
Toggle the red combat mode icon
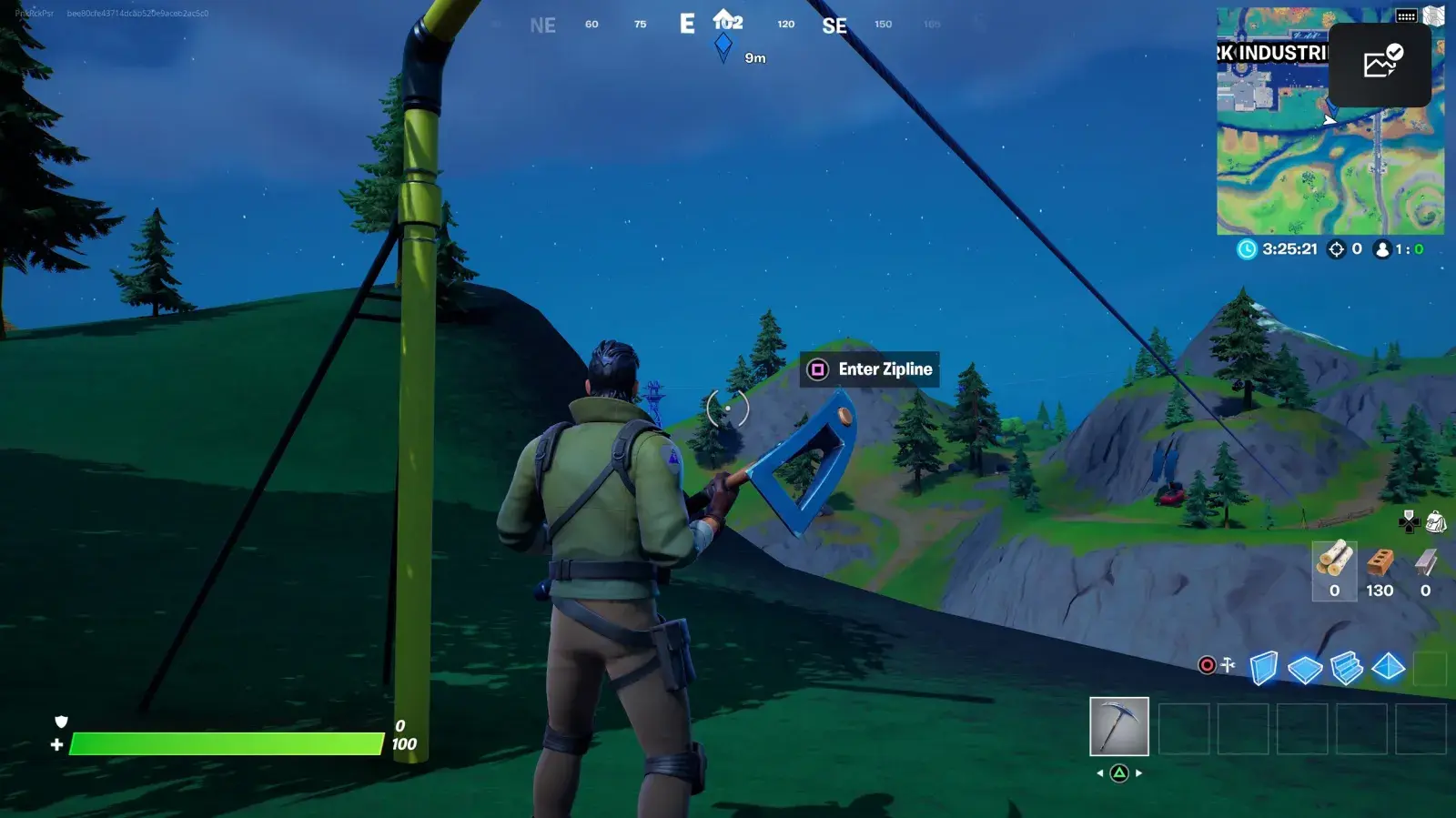click(1208, 665)
